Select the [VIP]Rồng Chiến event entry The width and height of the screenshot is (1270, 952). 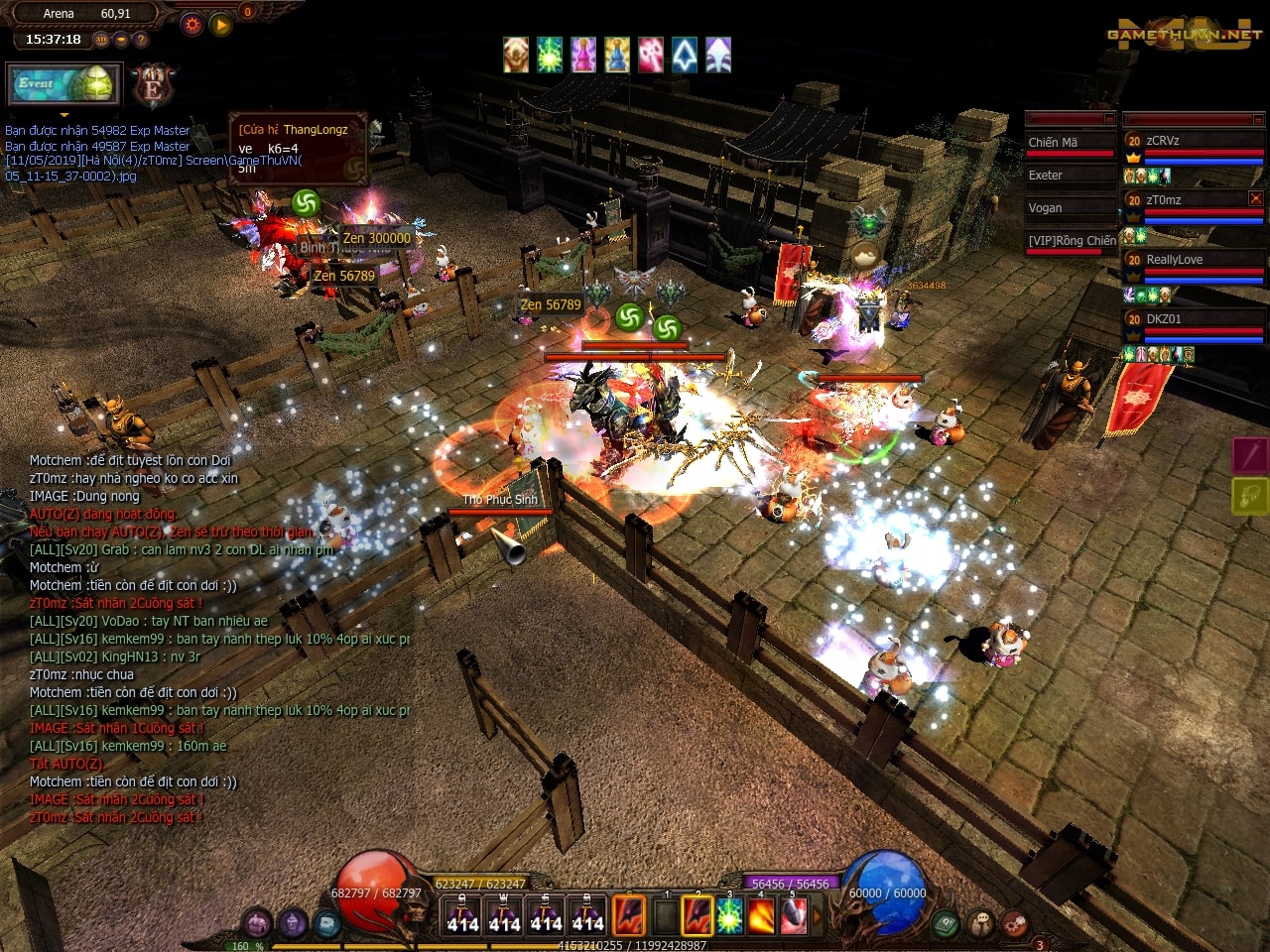coord(1071,240)
